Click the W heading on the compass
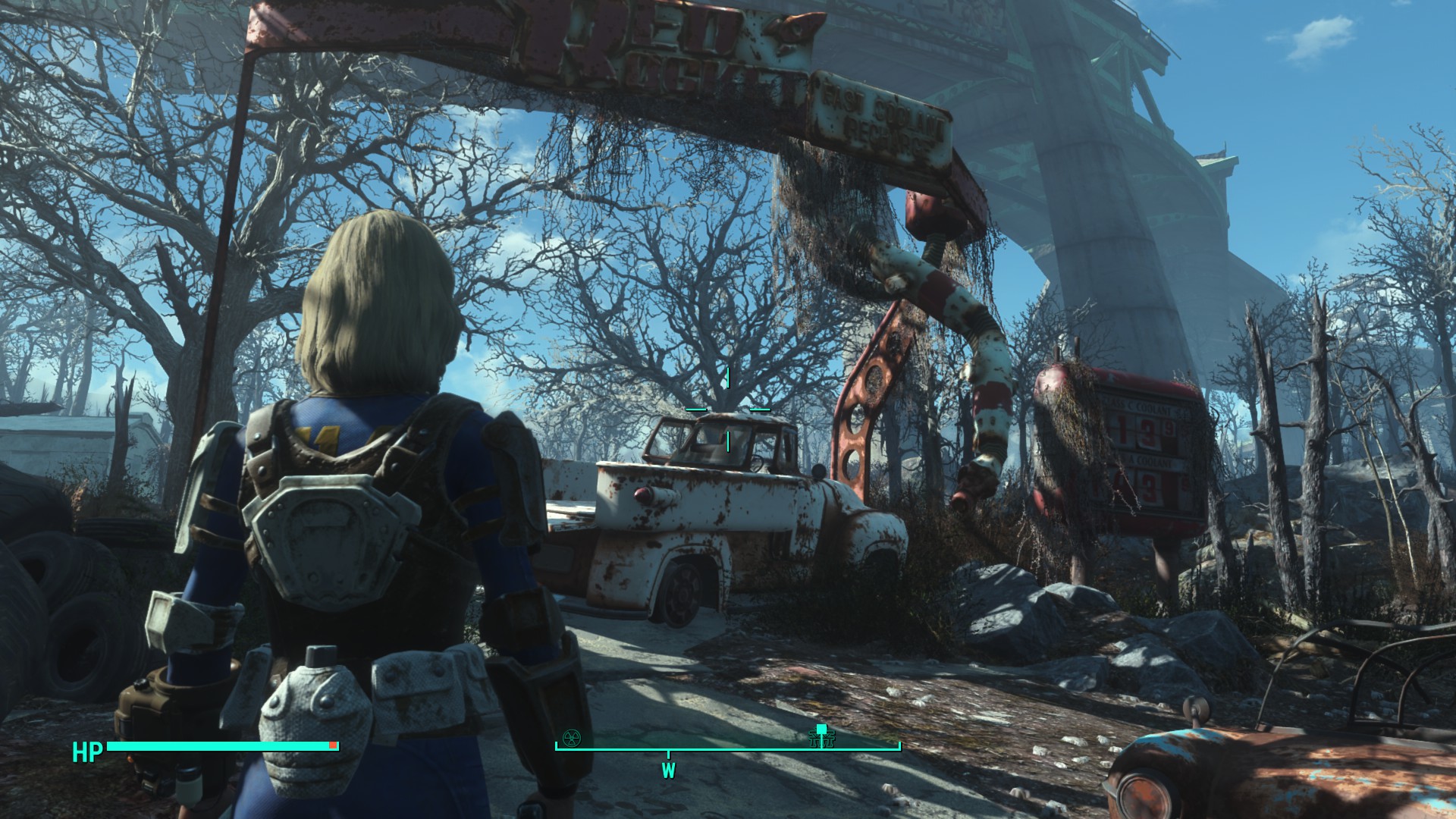 coord(668,771)
